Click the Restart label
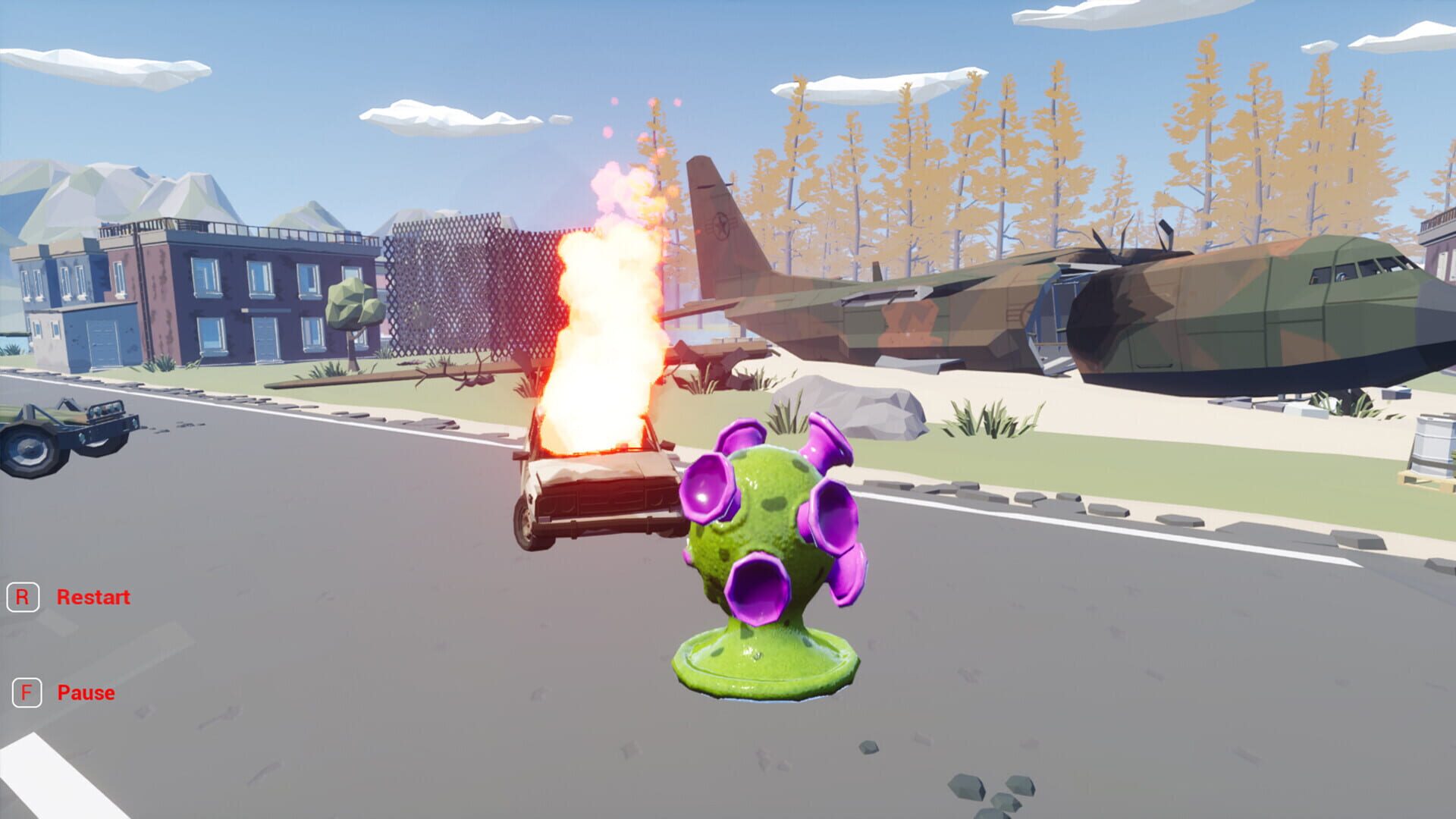 pos(94,596)
